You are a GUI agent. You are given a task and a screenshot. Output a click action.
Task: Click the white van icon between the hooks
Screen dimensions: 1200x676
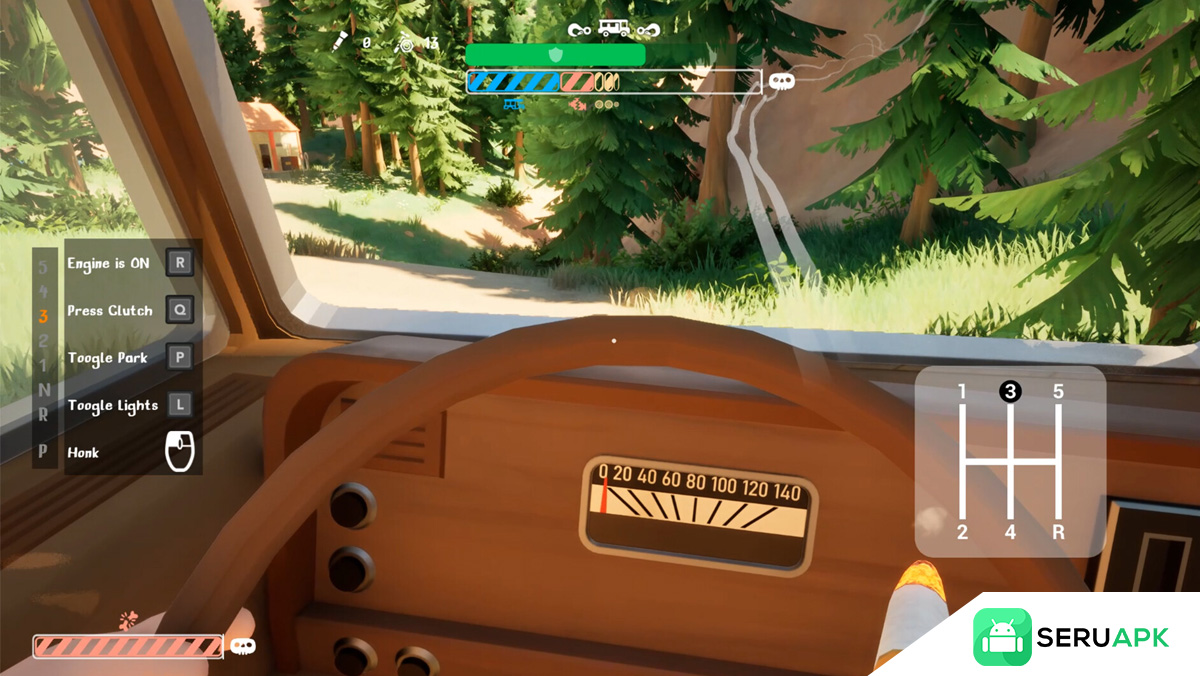[613, 29]
